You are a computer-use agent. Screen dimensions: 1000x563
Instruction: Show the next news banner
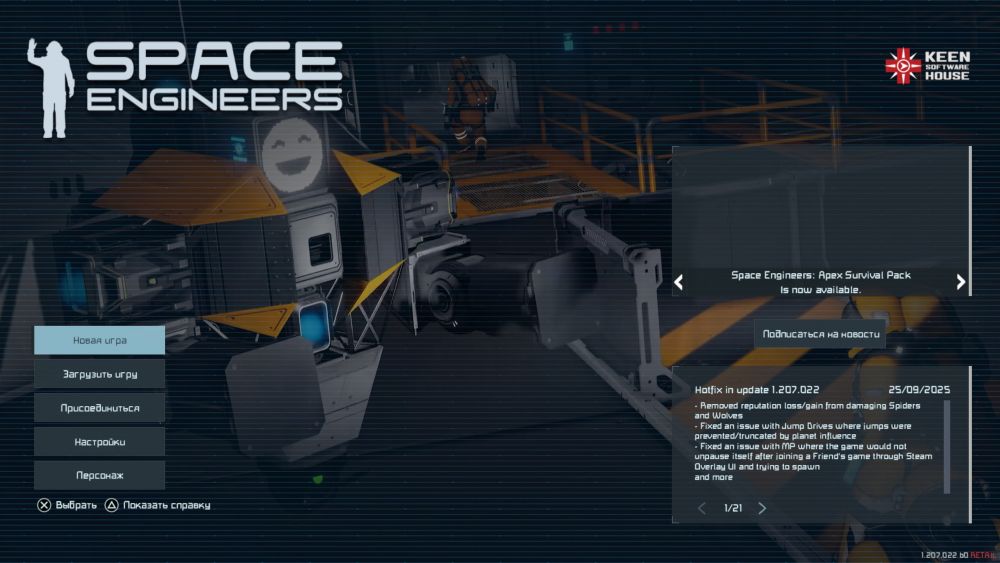961,282
